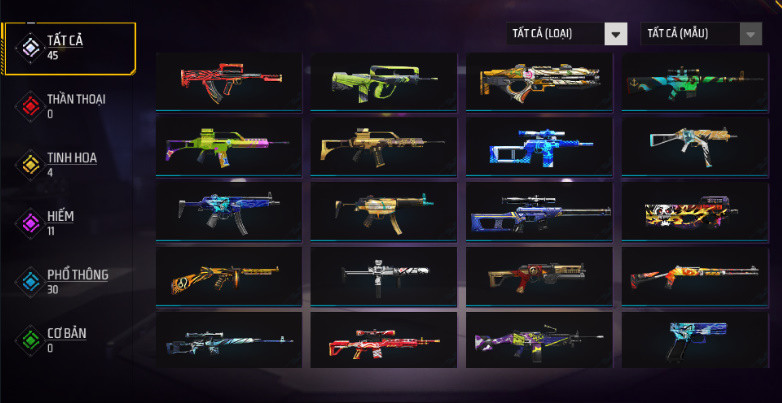Select the pink and yellow skull P90 skin

694,210
